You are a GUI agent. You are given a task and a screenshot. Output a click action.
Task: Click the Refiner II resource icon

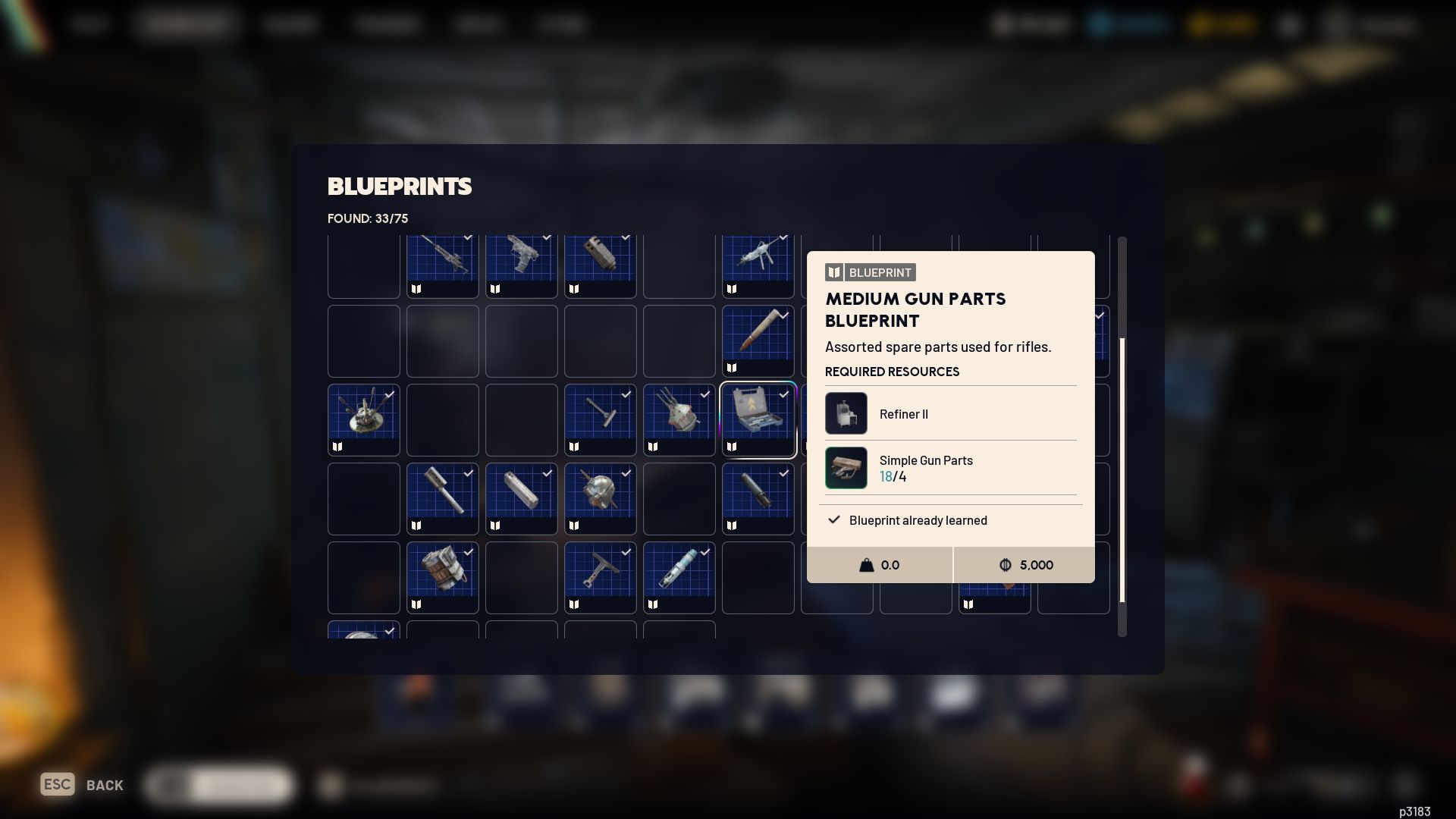(846, 413)
